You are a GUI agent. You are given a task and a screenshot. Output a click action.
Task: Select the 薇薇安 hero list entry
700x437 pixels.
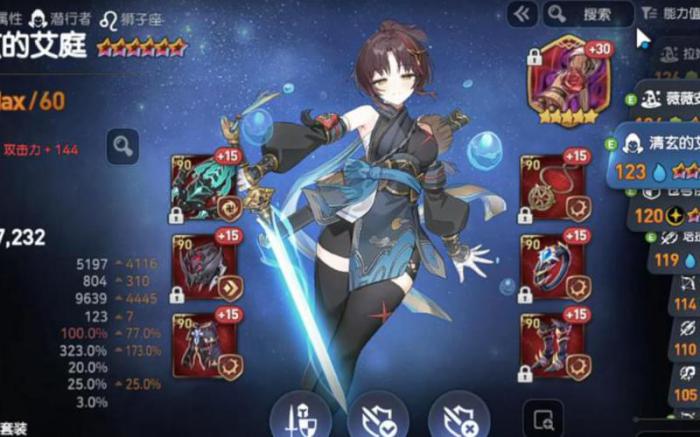point(670,99)
